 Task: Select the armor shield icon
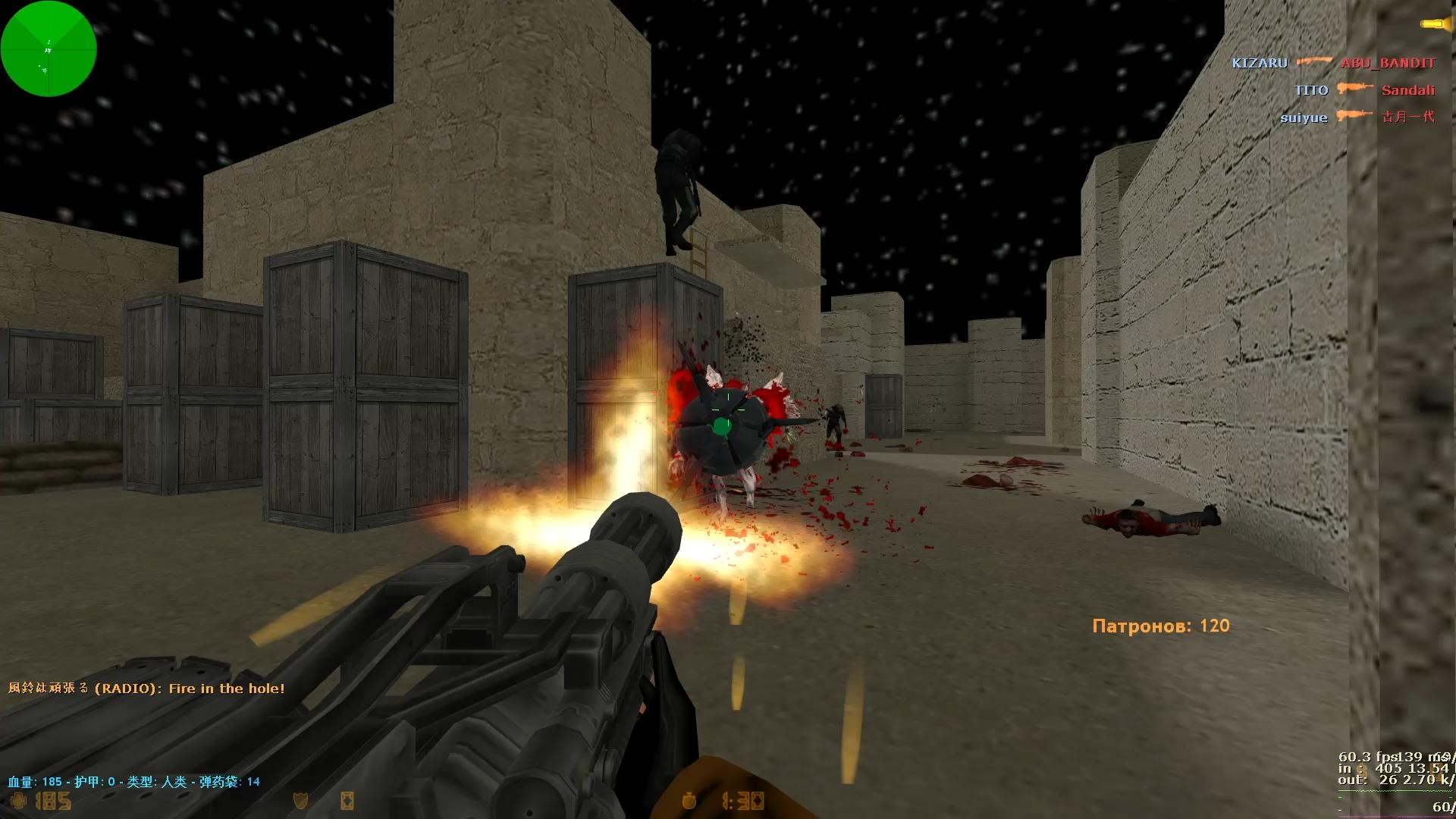pos(300,801)
